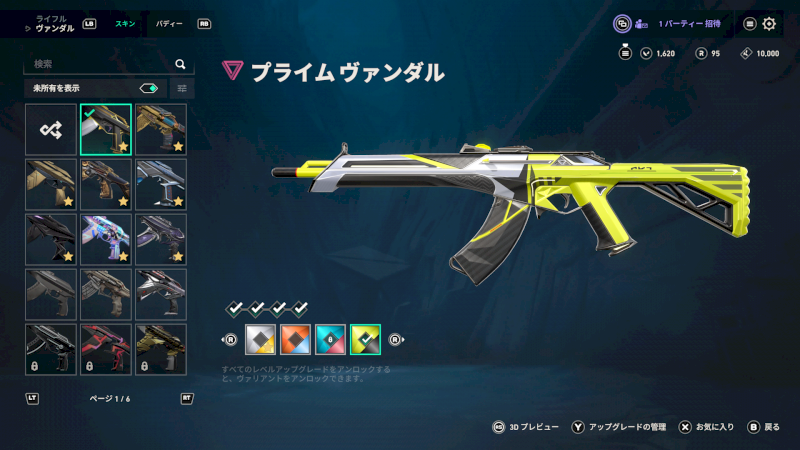Choose the orange variant swatch
This screenshot has height=450, width=800.
[295, 341]
